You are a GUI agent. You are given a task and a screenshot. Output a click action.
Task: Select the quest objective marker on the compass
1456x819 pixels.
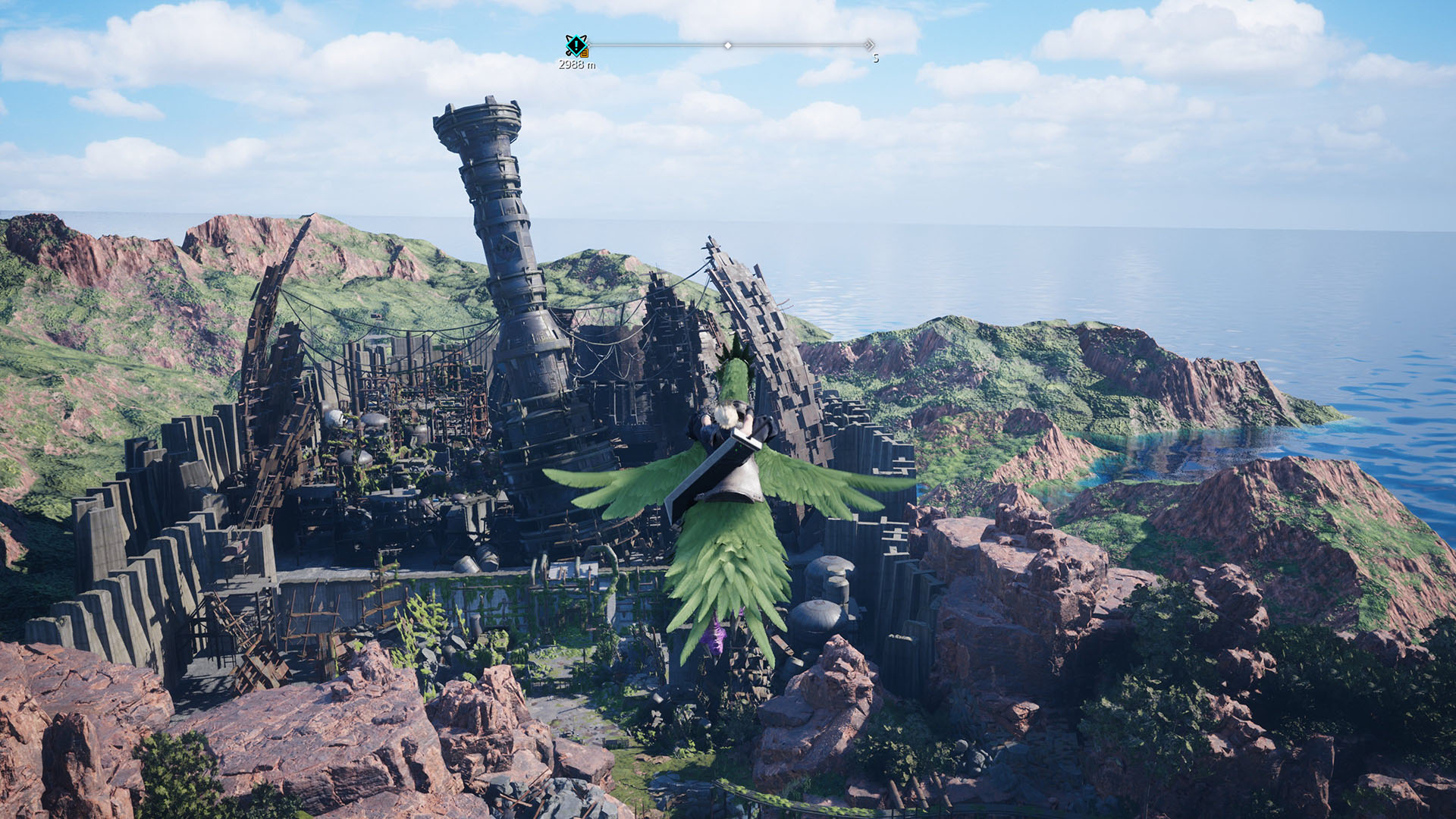[576, 45]
